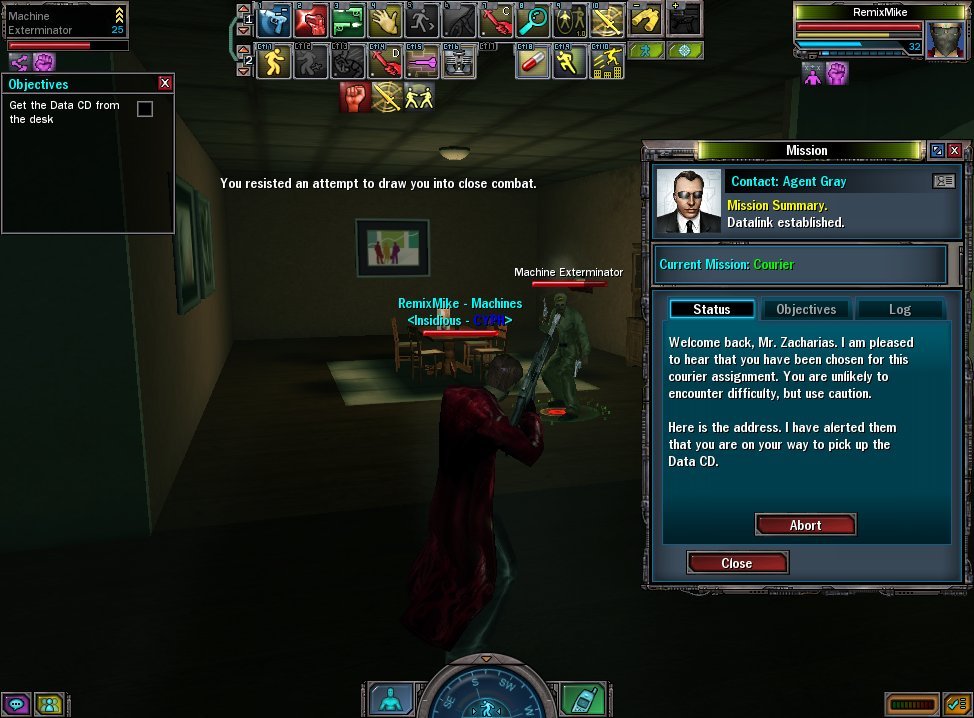Viewport: 974px width, 718px height.
Task: Activate the blue pistol ability in slot 1
Action: tap(274, 20)
